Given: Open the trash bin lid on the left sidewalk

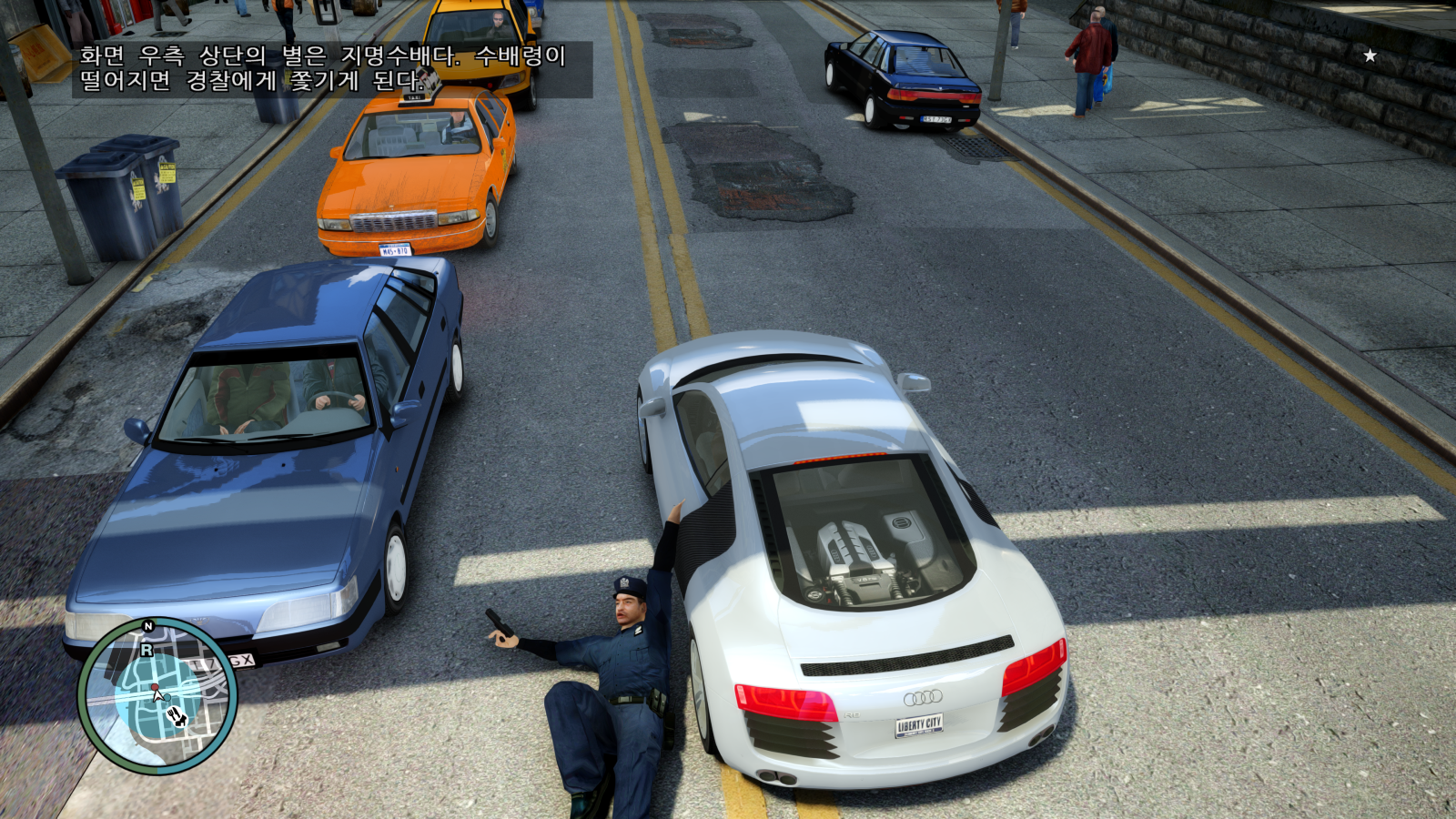Looking at the screenshot, I should 96,164.
